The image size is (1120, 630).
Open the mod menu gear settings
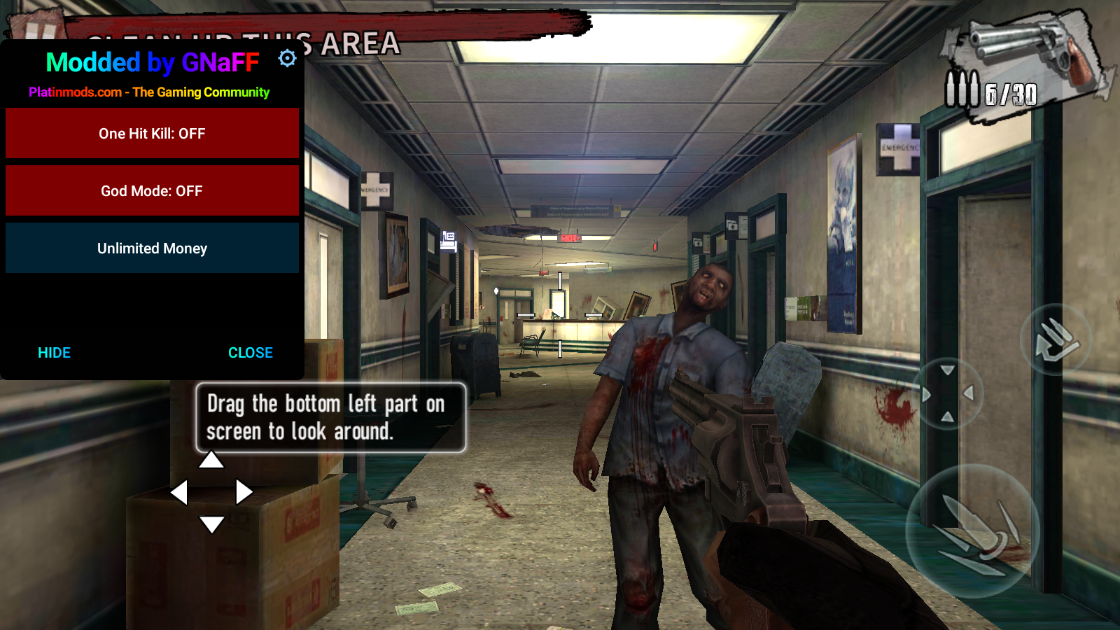pos(287,59)
